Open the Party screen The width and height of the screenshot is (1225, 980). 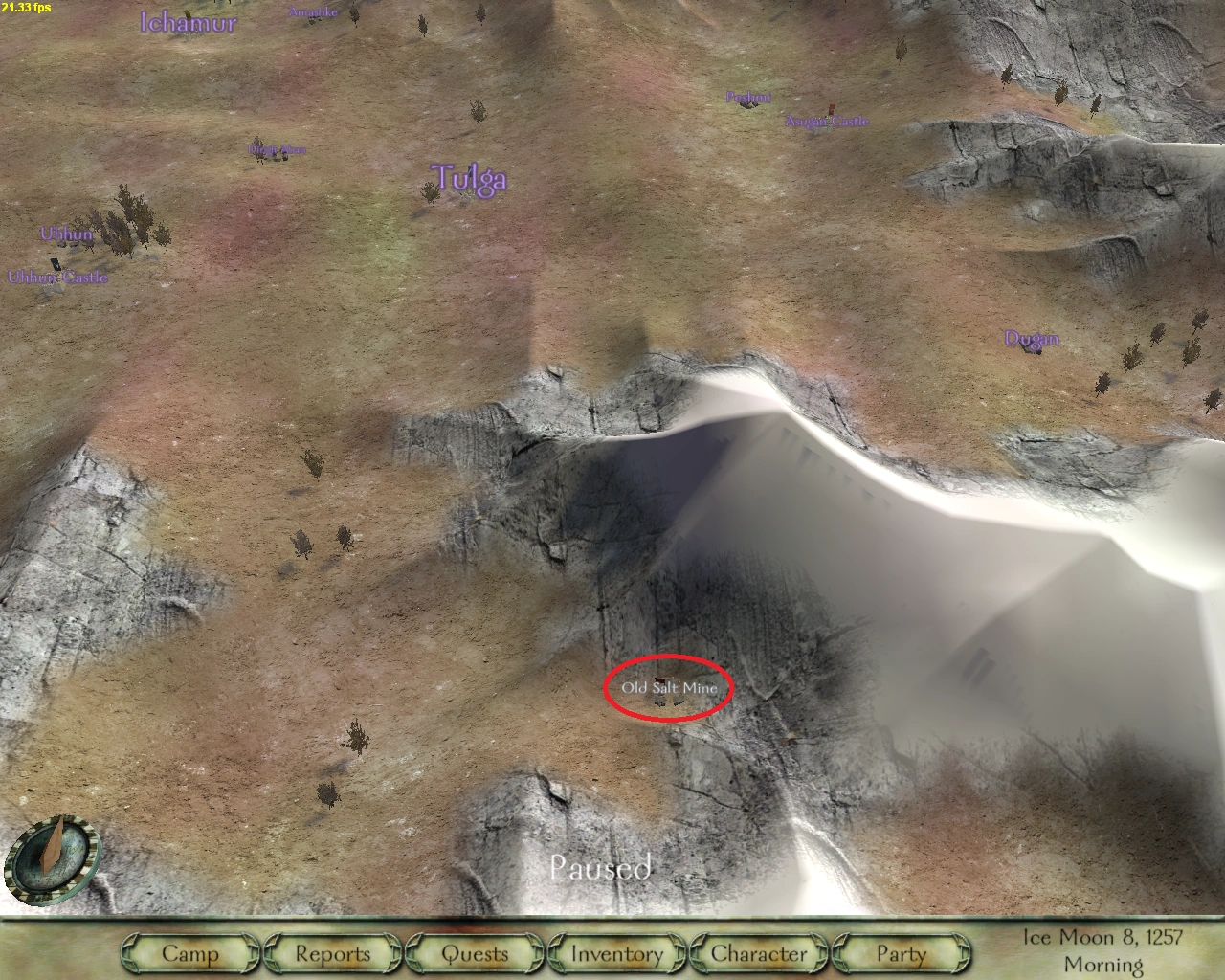pyautogui.click(x=899, y=954)
